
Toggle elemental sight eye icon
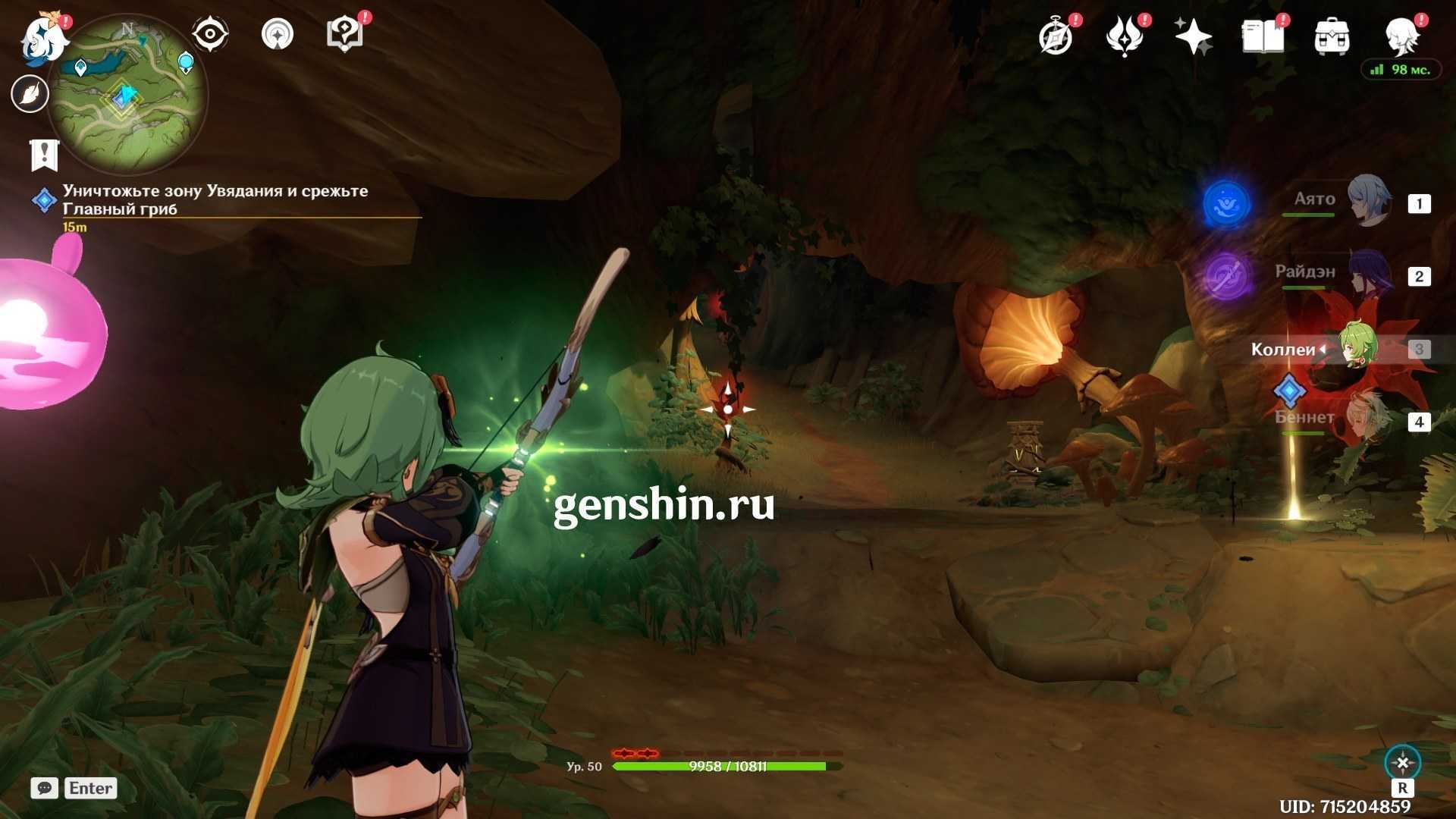pyautogui.click(x=210, y=34)
